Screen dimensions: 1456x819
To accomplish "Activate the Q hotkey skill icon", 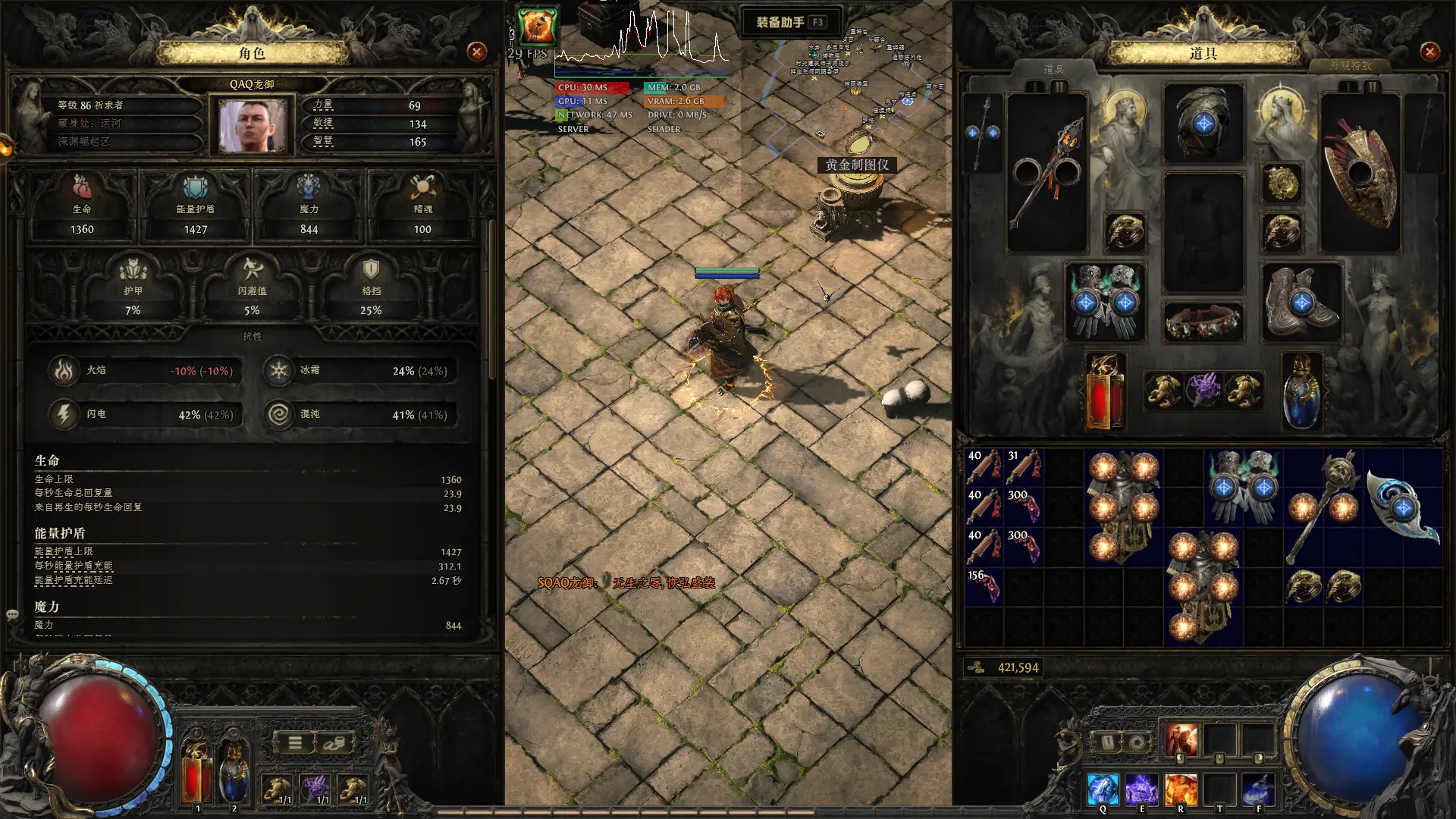I will (x=1103, y=789).
